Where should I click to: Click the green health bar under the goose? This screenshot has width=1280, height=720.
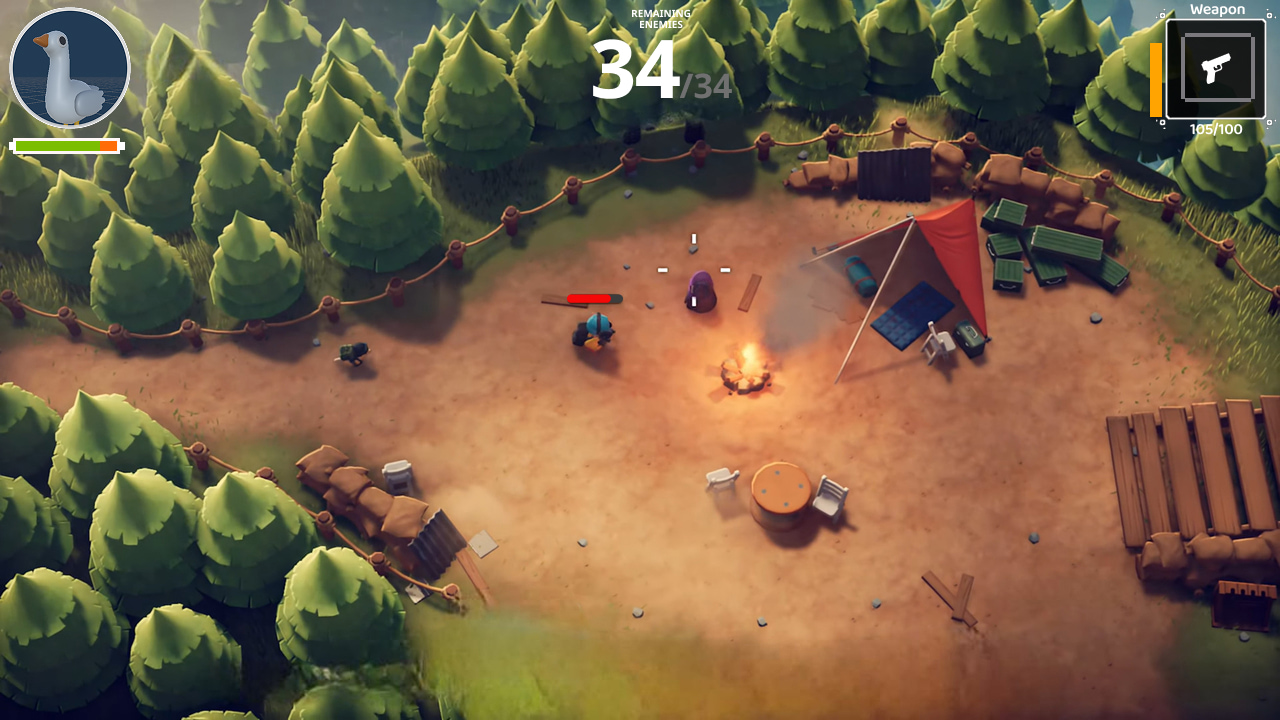(60, 146)
